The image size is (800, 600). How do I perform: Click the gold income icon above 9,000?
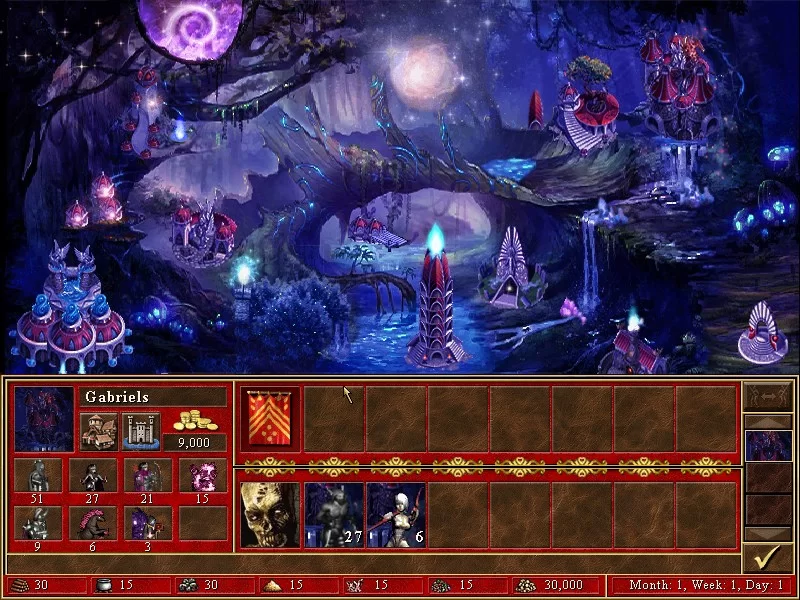point(197,421)
